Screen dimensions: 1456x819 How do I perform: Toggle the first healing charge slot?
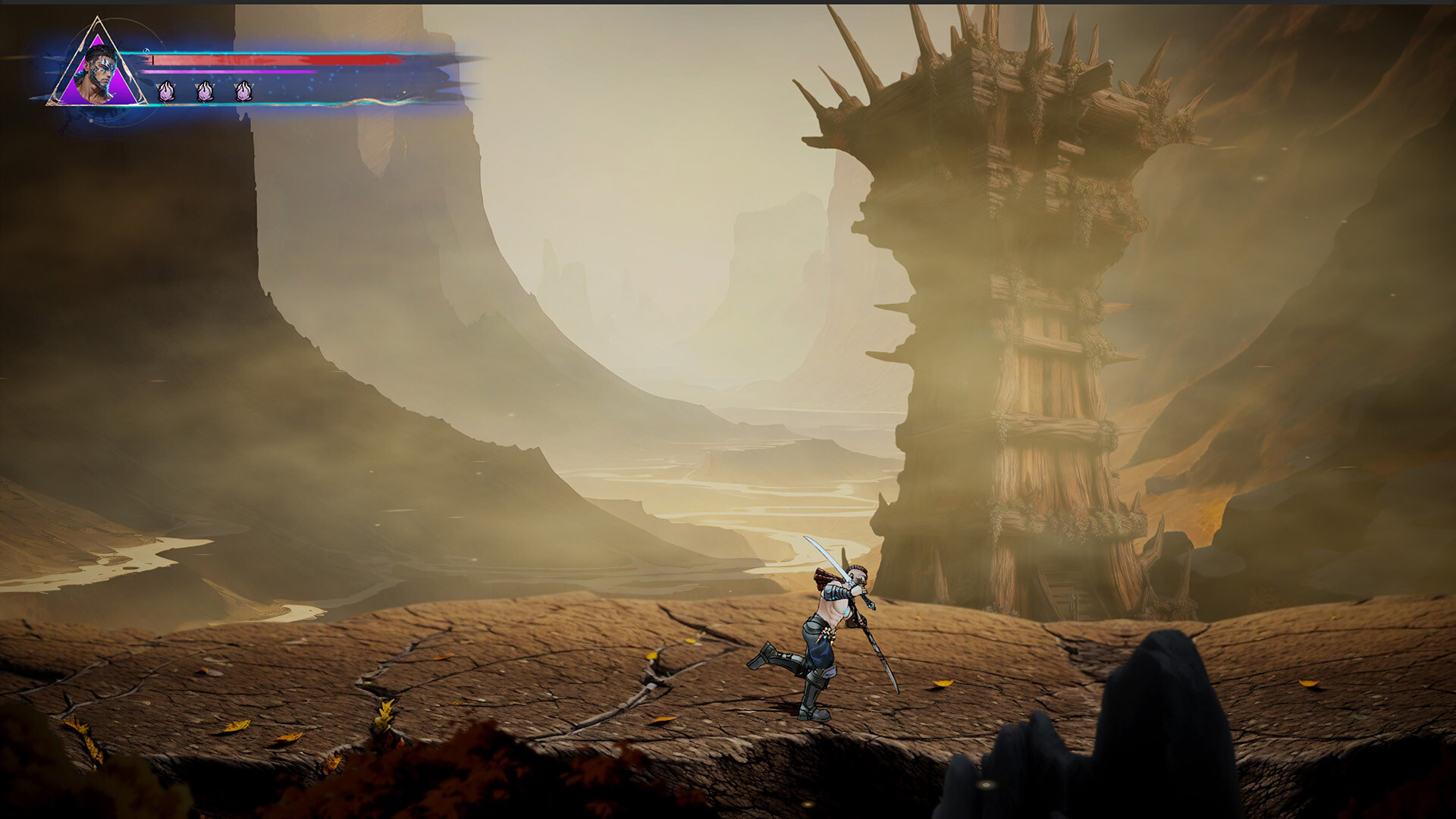click(165, 91)
